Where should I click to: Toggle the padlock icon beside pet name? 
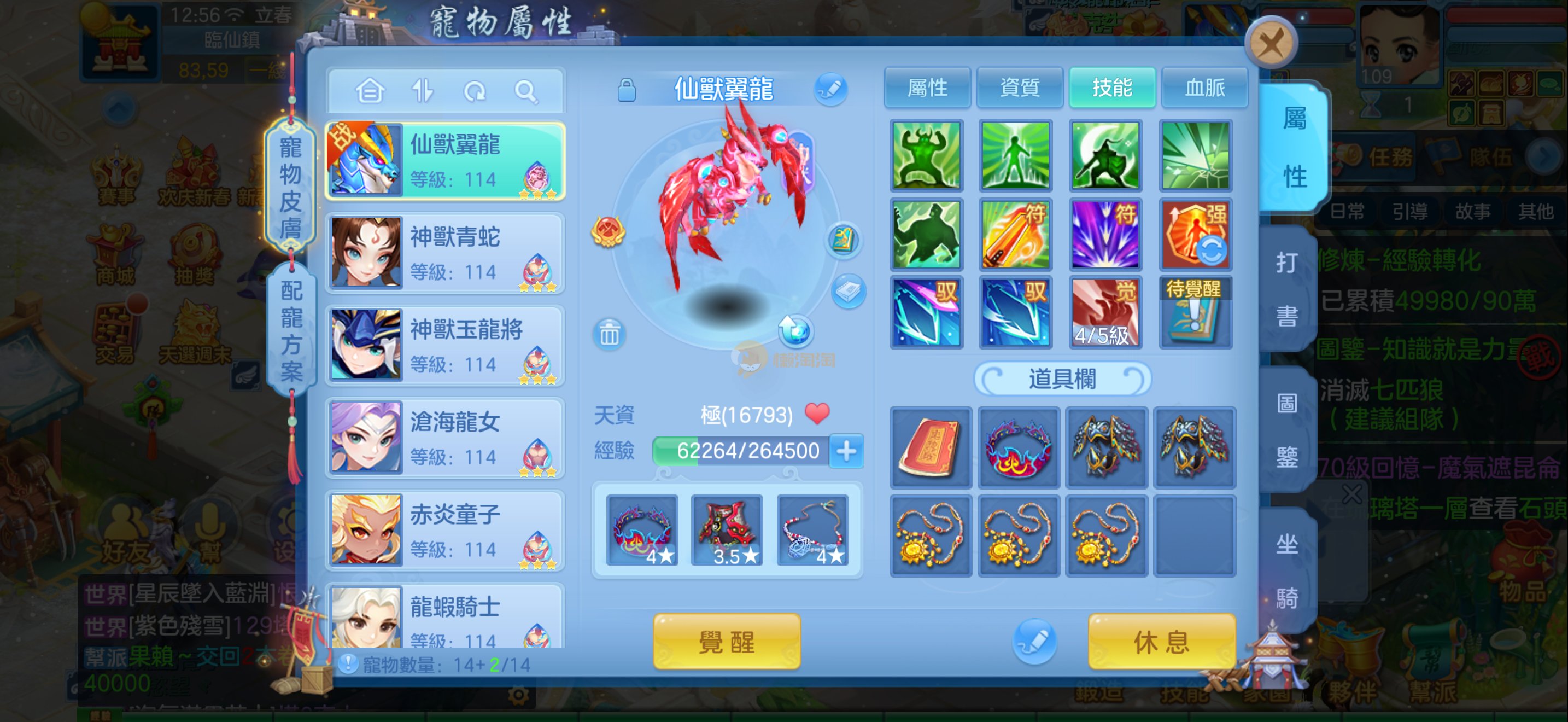pos(627,90)
